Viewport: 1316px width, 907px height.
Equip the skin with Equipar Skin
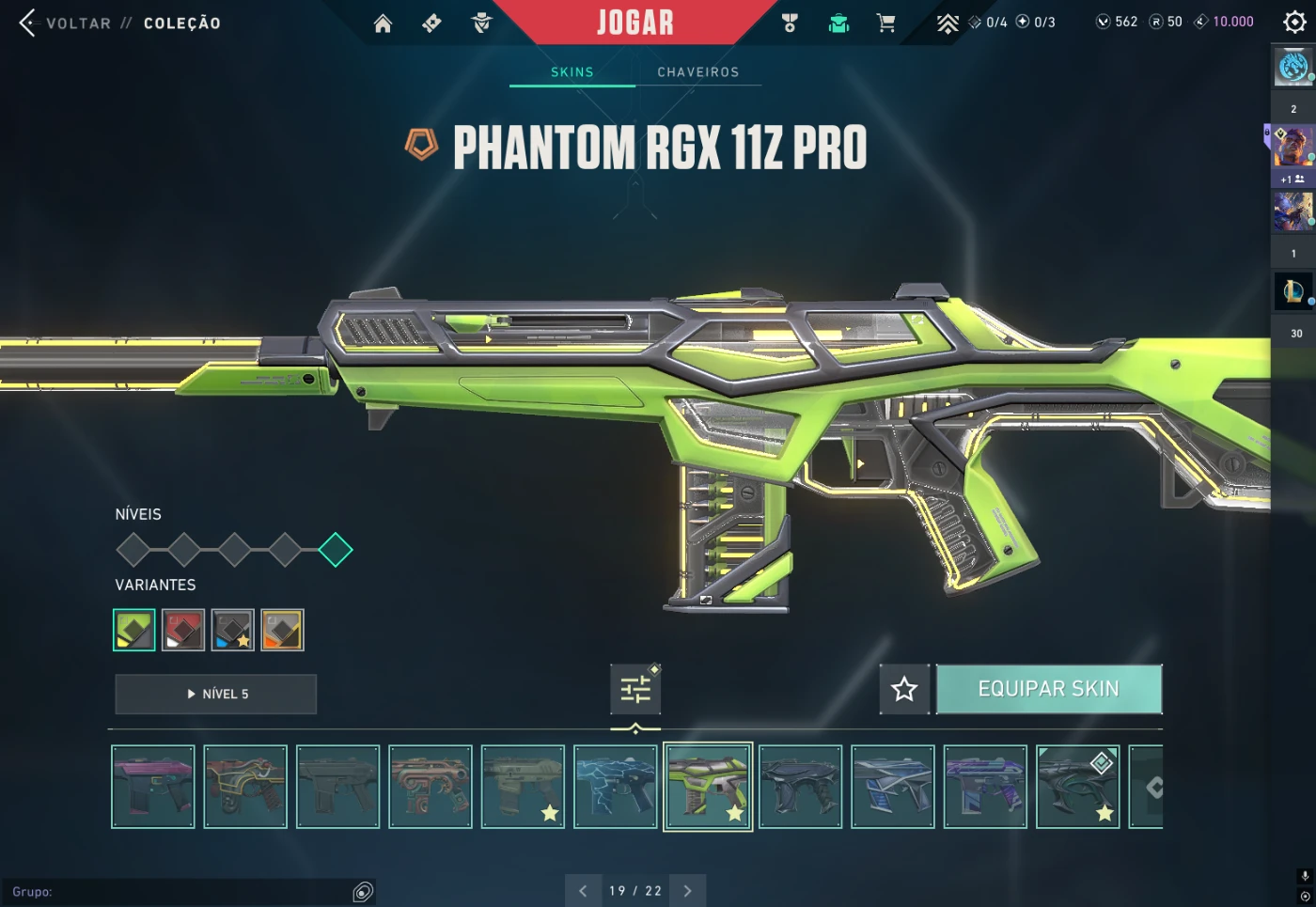coord(1049,689)
